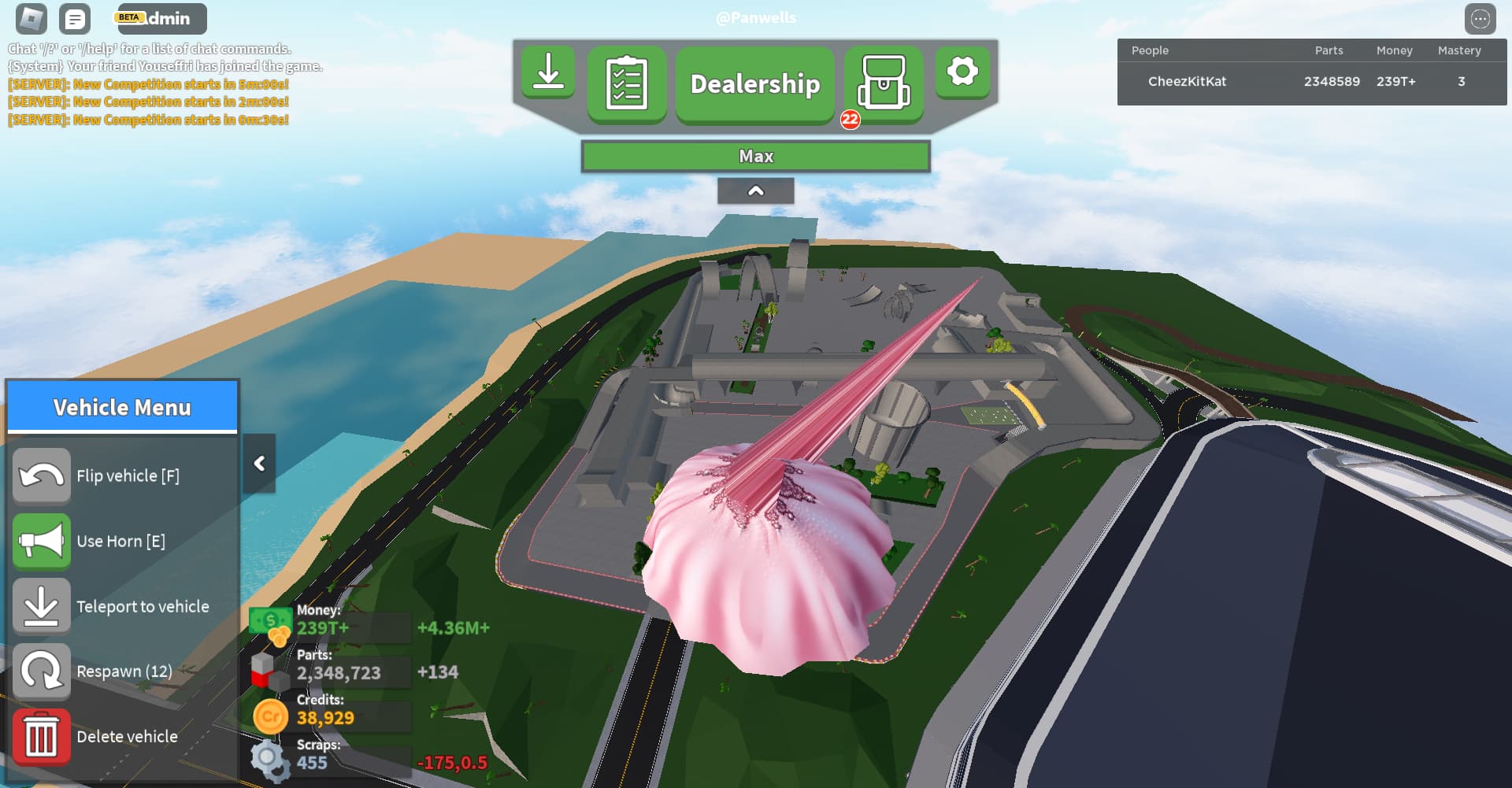
Task: Open the top-right ellipsis options button
Action: 1480,19
